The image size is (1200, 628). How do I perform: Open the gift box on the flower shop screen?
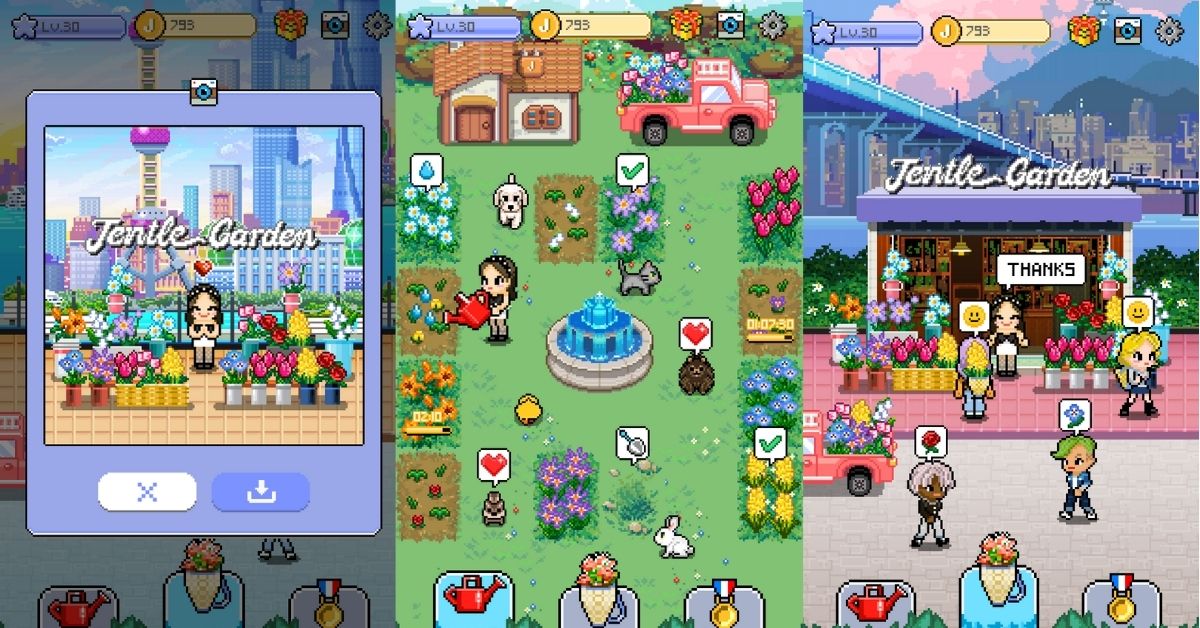point(1083,28)
